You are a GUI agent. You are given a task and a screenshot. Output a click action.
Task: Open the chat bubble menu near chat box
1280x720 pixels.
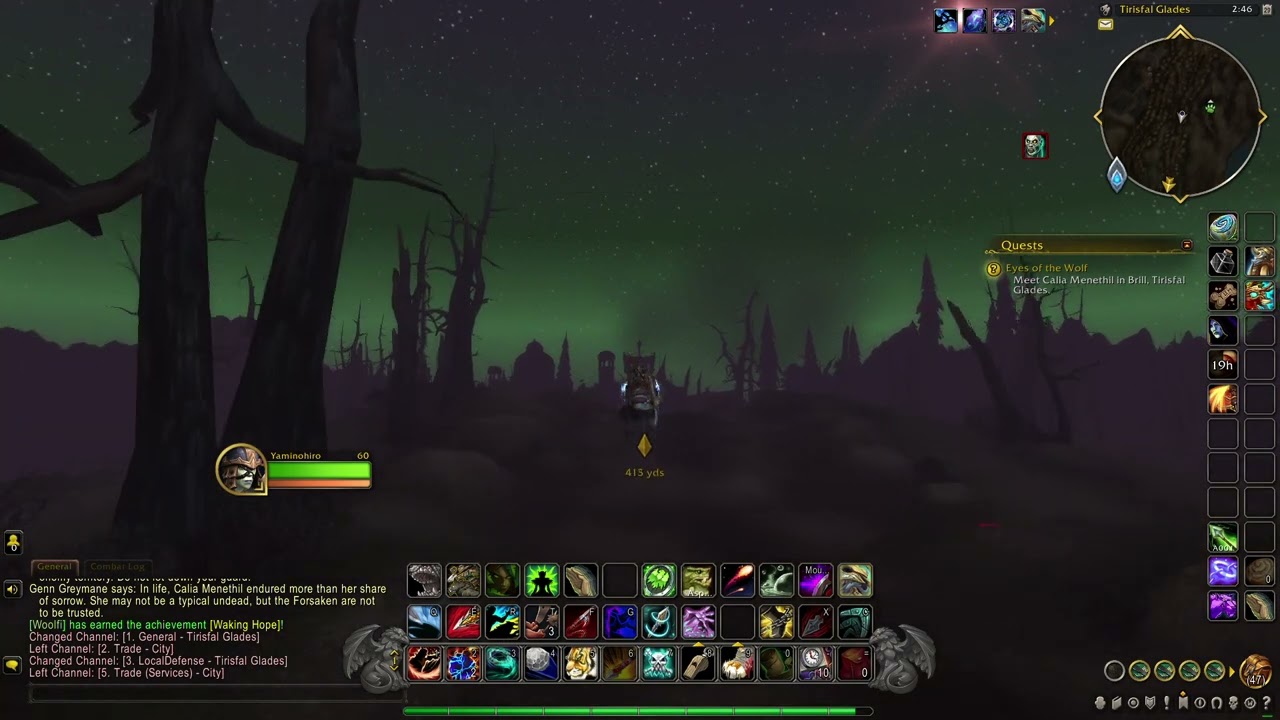point(13,661)
